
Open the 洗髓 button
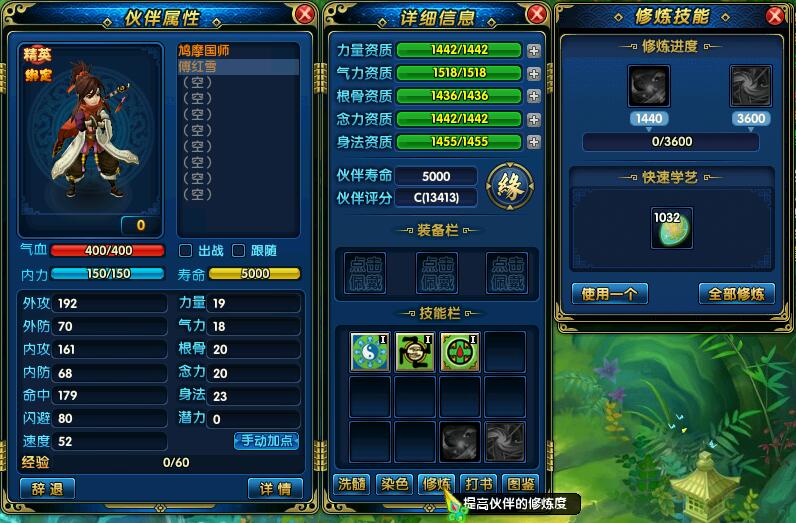pyautogui.click(x=351, y=485)
